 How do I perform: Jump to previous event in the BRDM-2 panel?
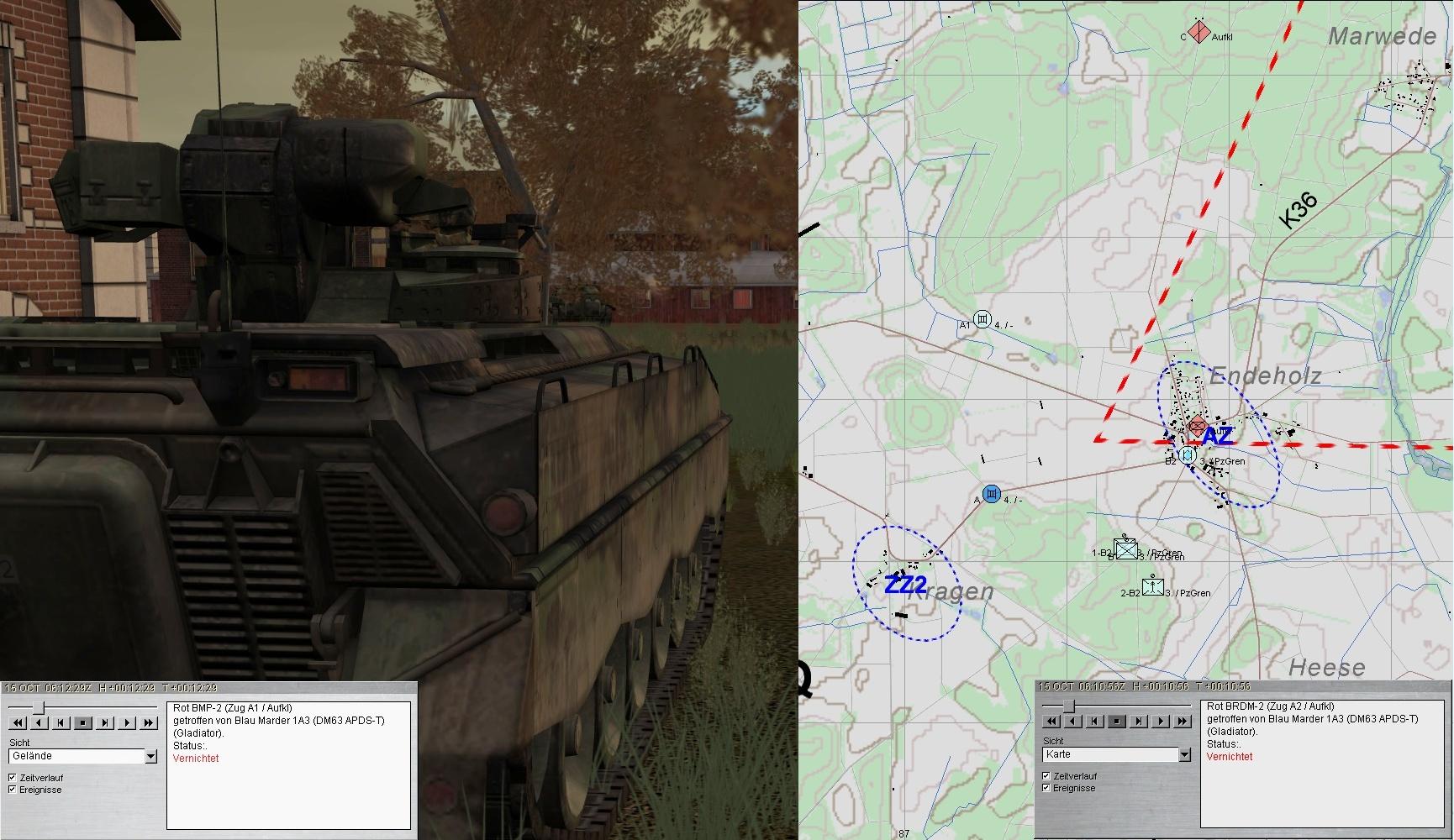coord(1095,721)
